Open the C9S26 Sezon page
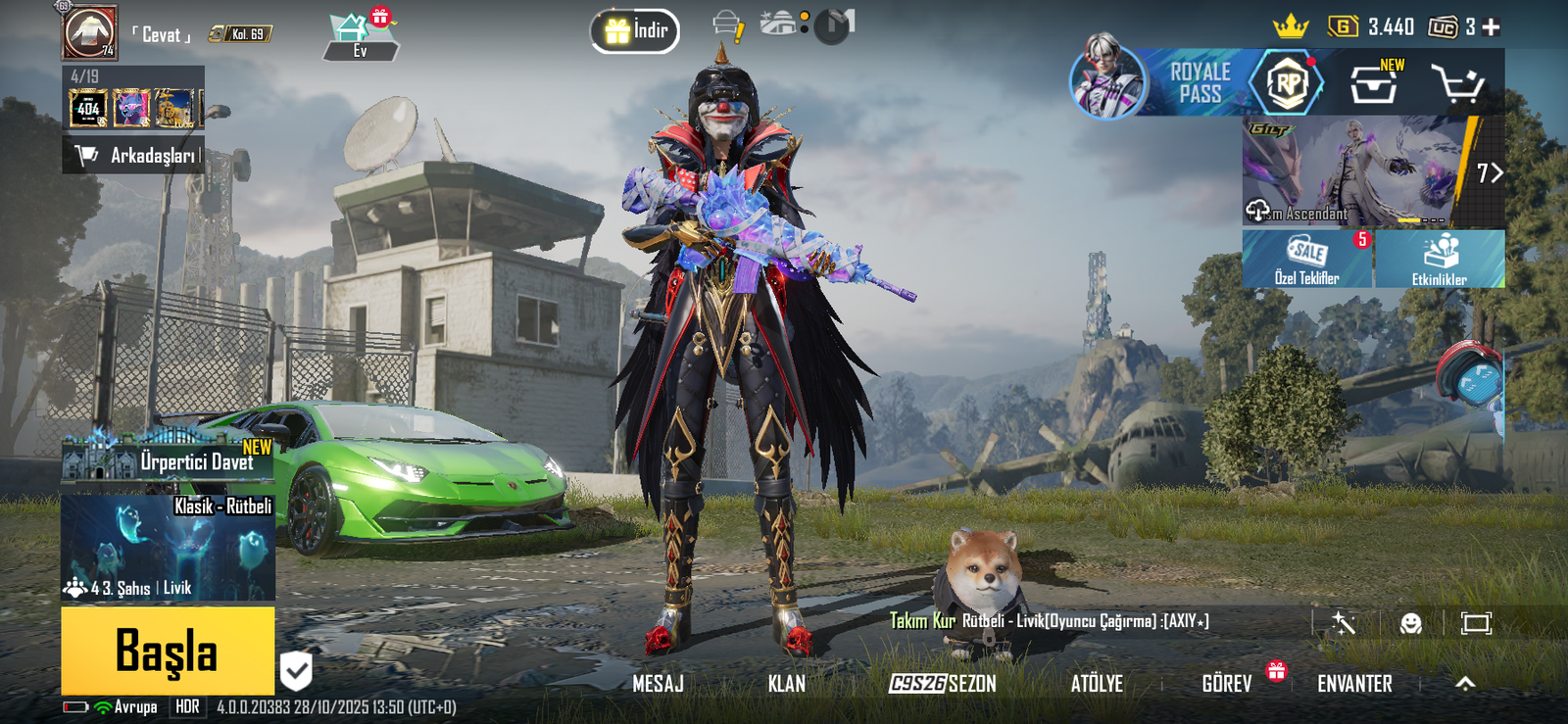 (x=942, y=684)
